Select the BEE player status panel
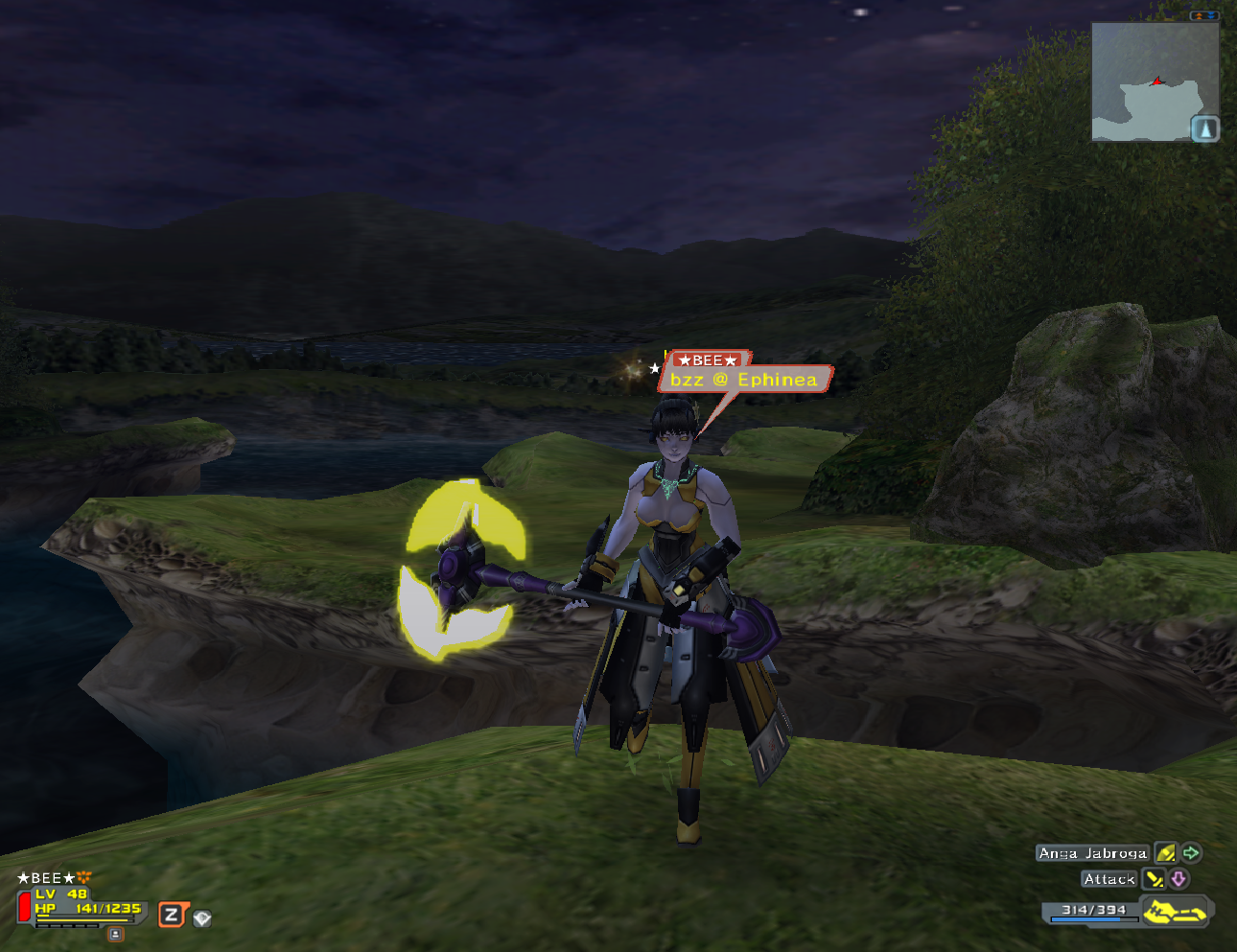 [x=82, y=901]
